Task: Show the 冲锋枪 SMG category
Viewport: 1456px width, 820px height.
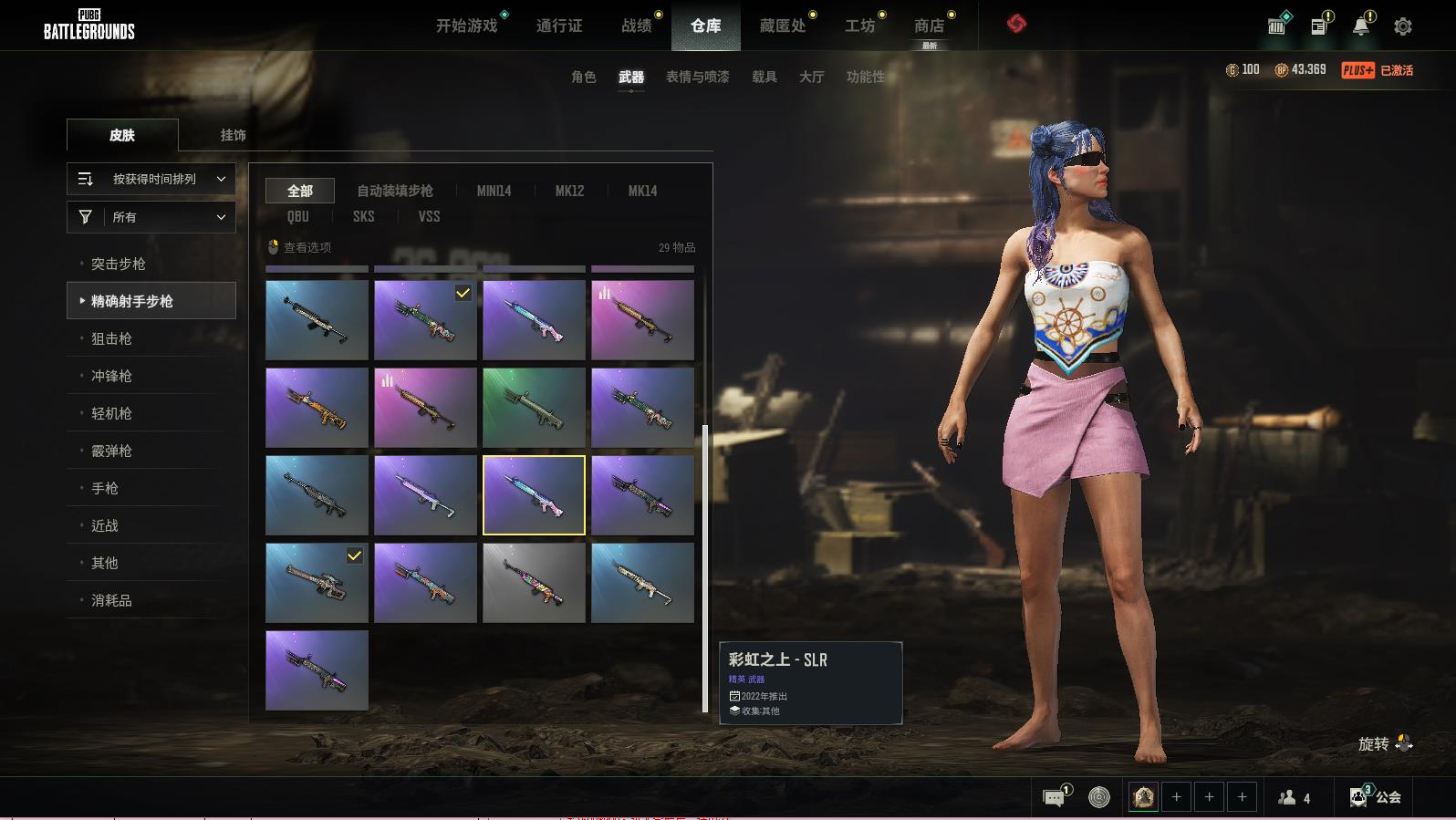Action: (x=111, y=376)
